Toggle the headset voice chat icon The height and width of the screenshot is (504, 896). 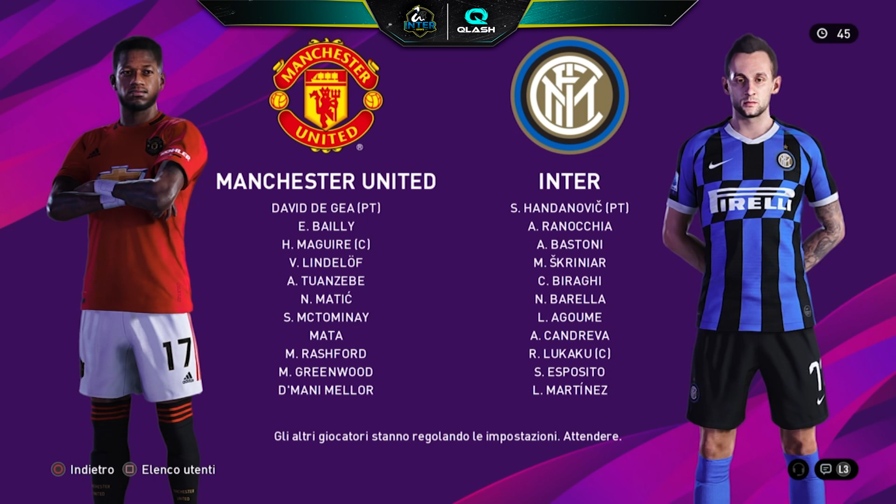click(x=798, y=468)
